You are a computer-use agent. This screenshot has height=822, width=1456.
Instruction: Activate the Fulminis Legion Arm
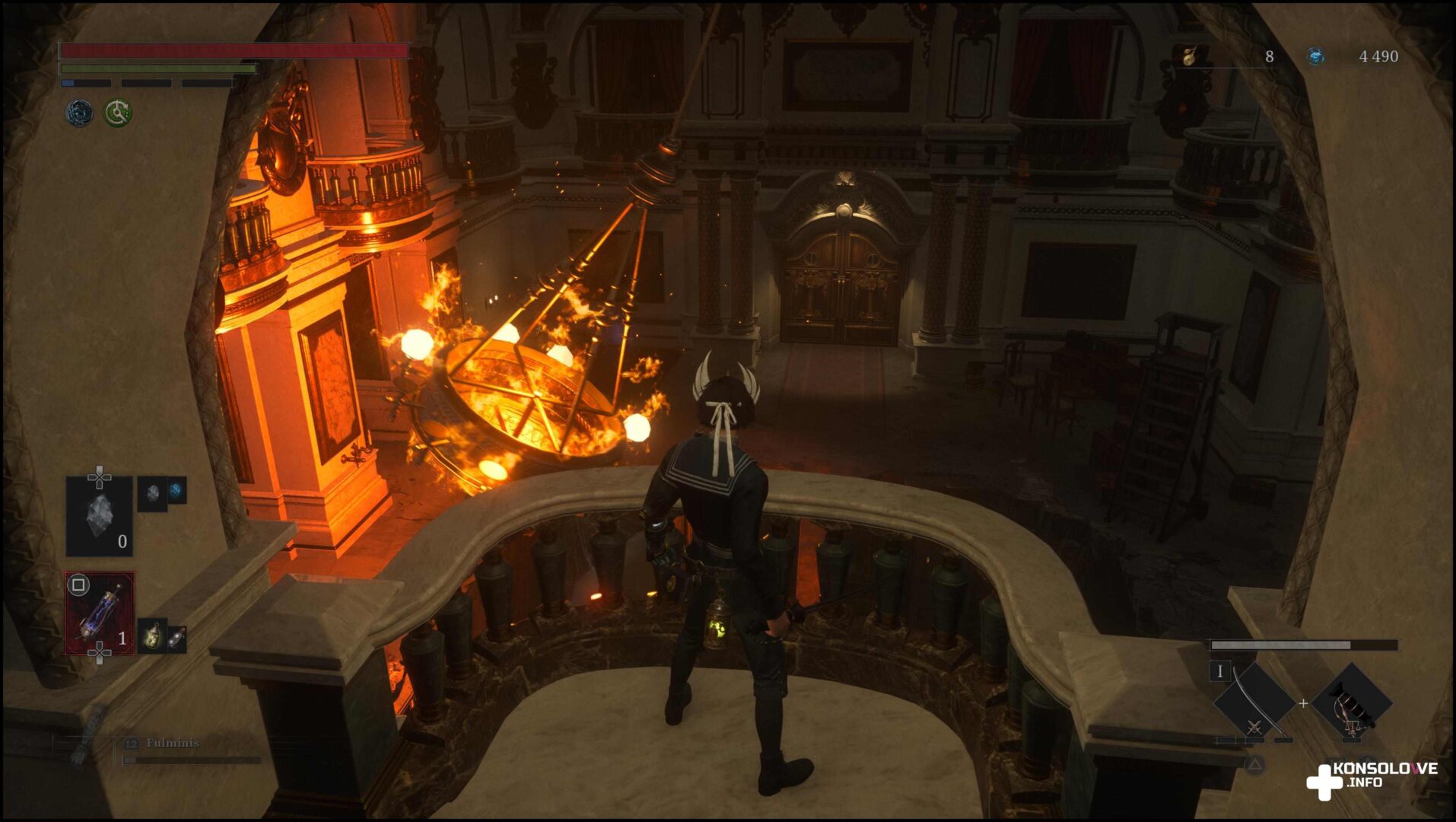pyautogui.click(x=172, y=744)
